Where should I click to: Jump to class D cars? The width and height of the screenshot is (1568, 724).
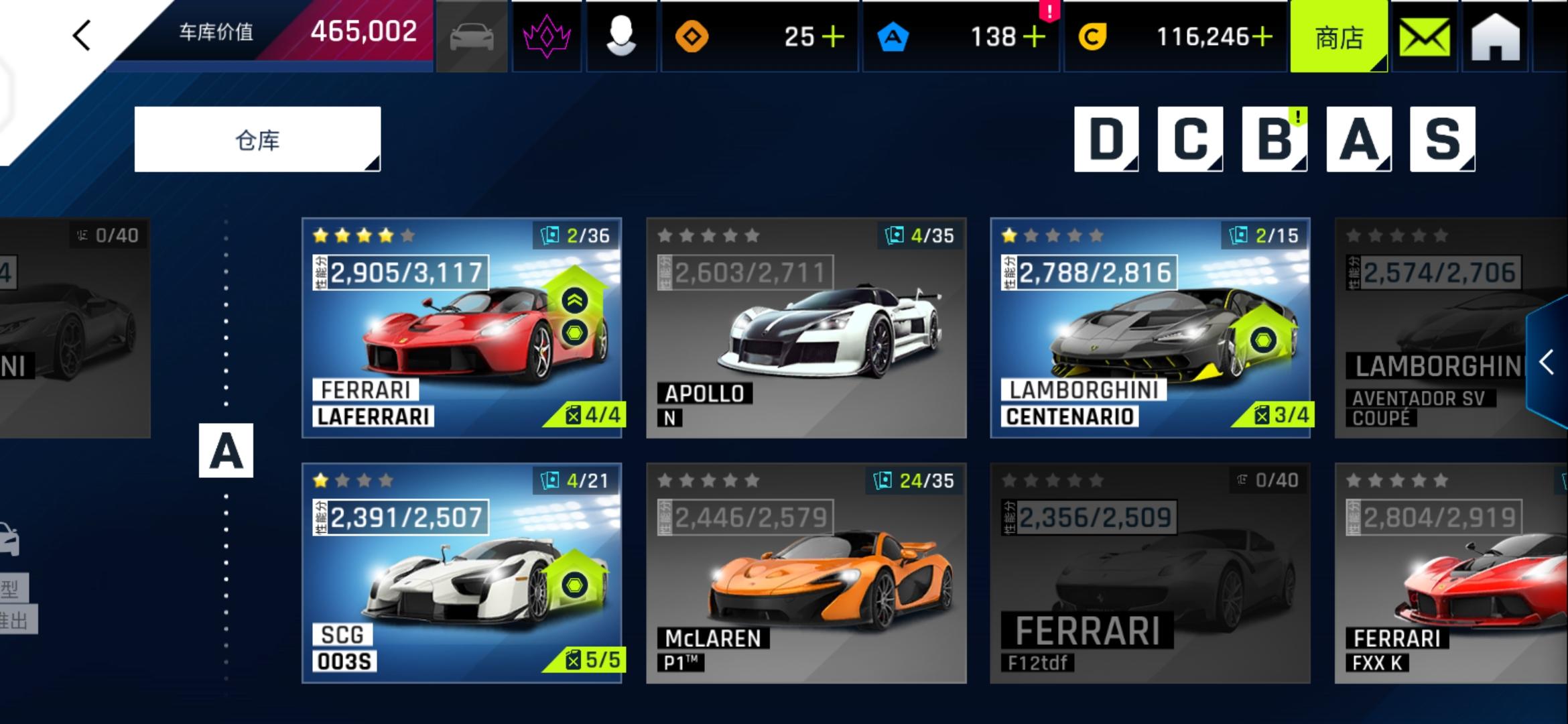click(x=1106, y=139)
